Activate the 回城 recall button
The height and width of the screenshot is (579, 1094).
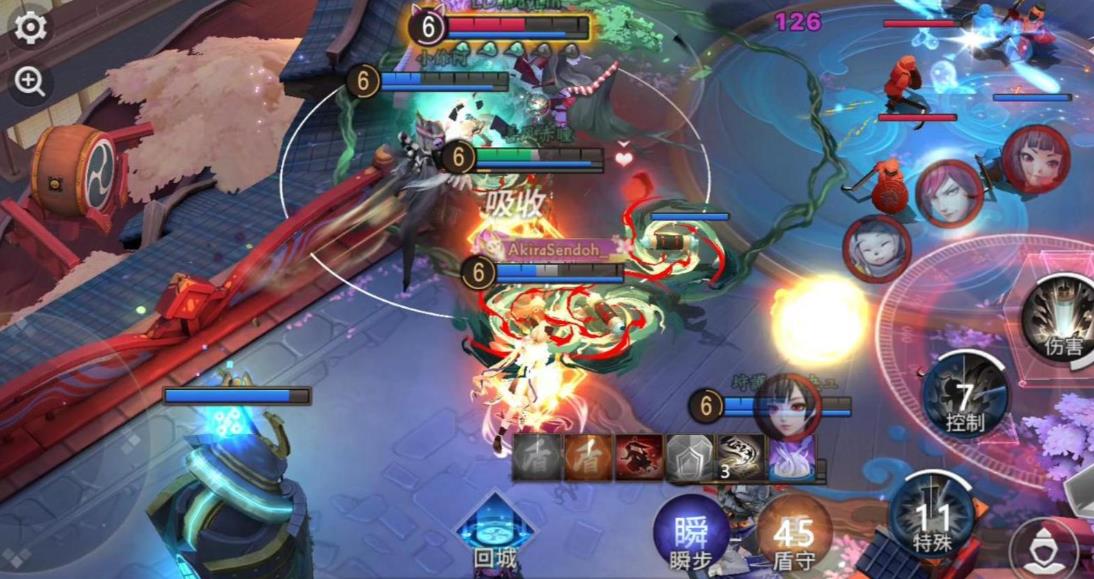(496, 529)
